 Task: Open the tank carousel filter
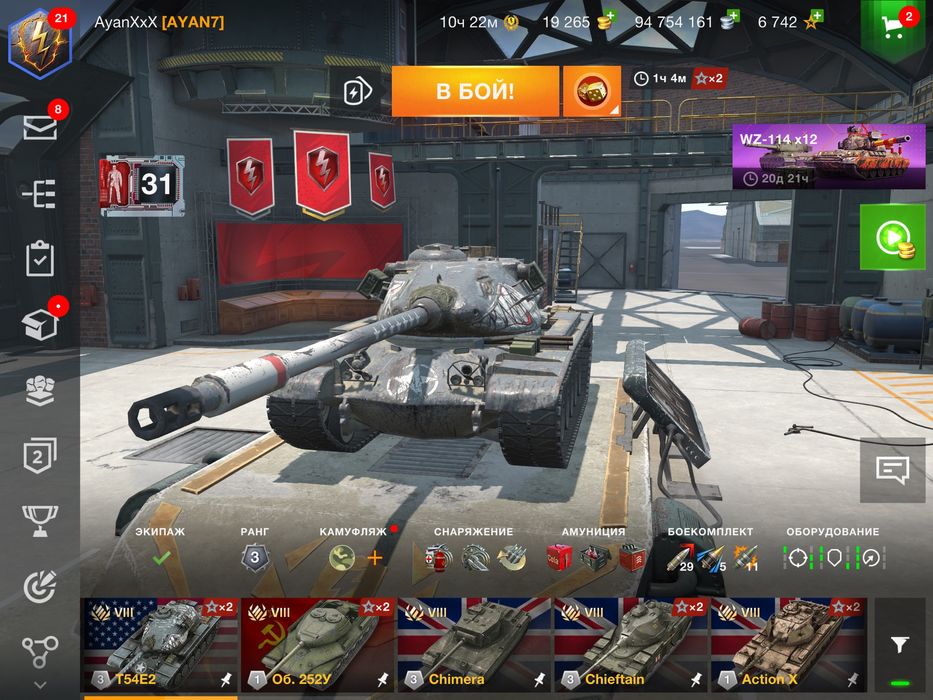click(900, 644)
